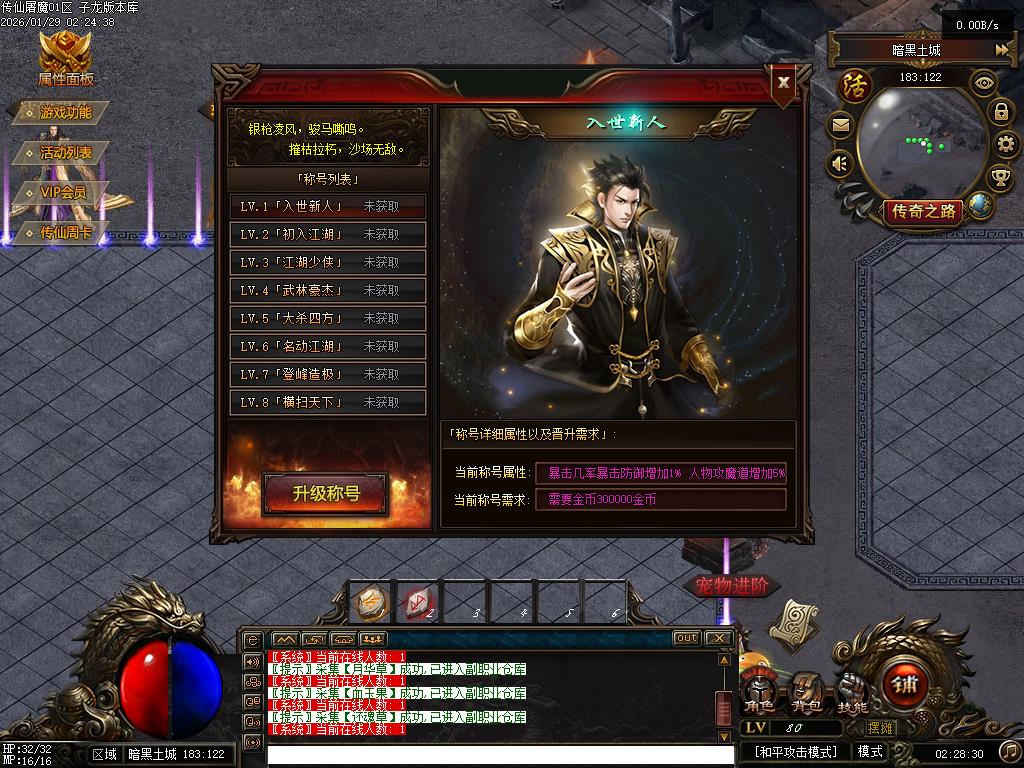
Task: Open the 技能 skills panel
Action: click(851, 690)
